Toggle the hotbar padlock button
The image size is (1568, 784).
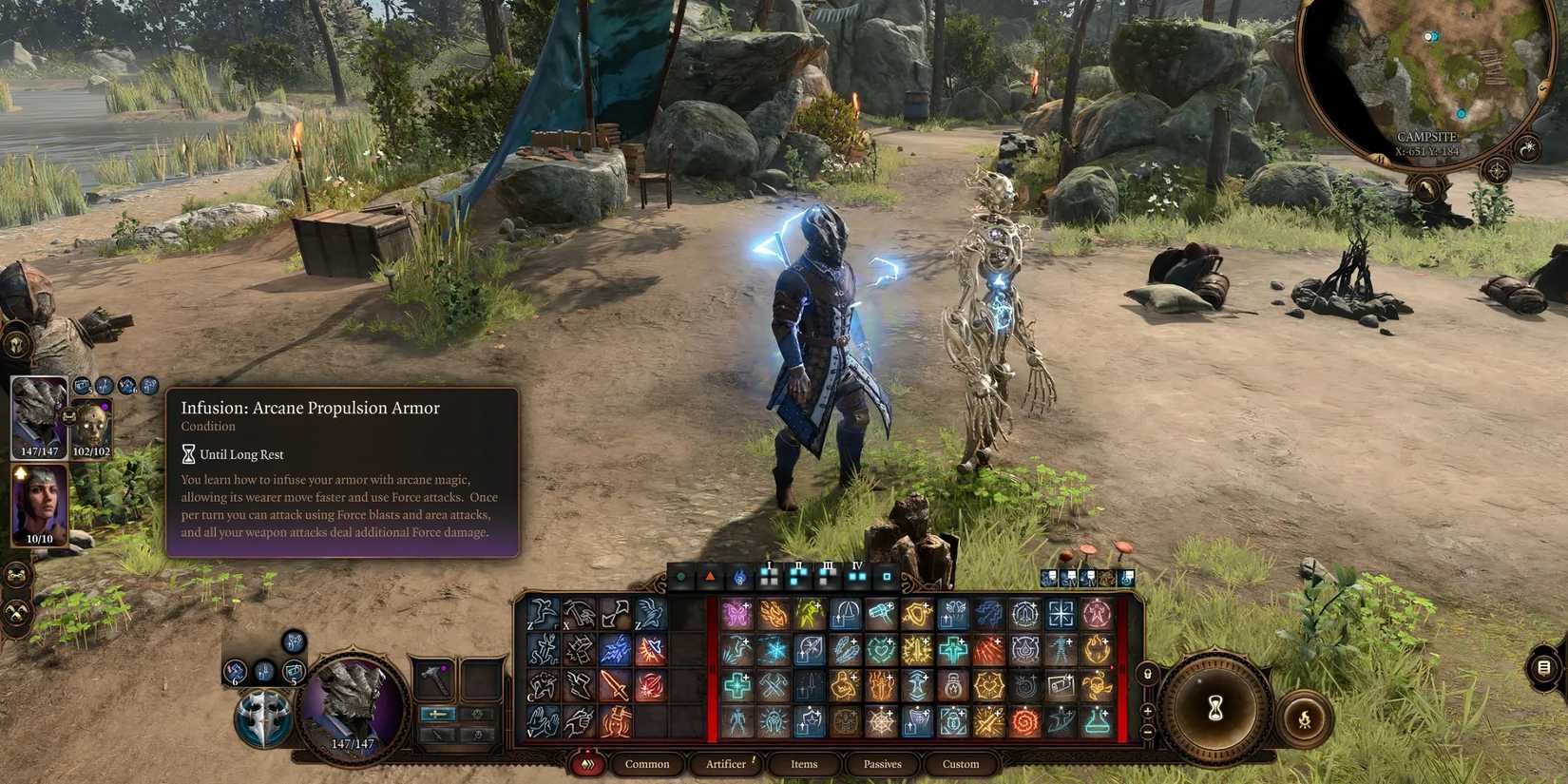point(1147,675)
